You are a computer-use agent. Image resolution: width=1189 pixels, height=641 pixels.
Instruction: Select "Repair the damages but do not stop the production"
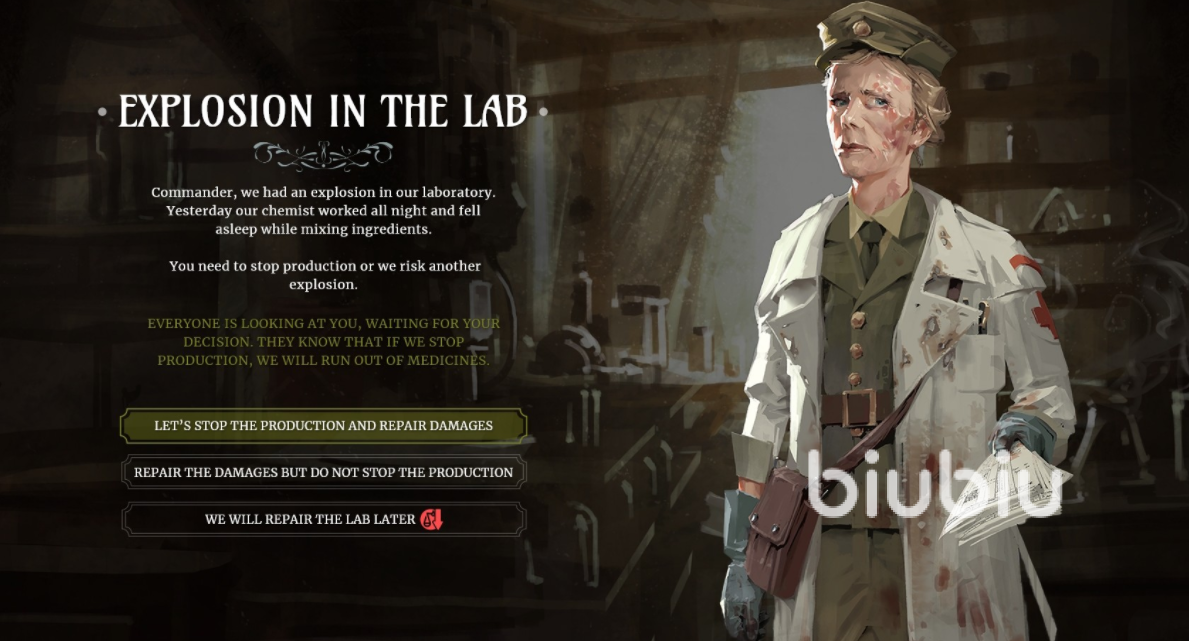point(323,472)
